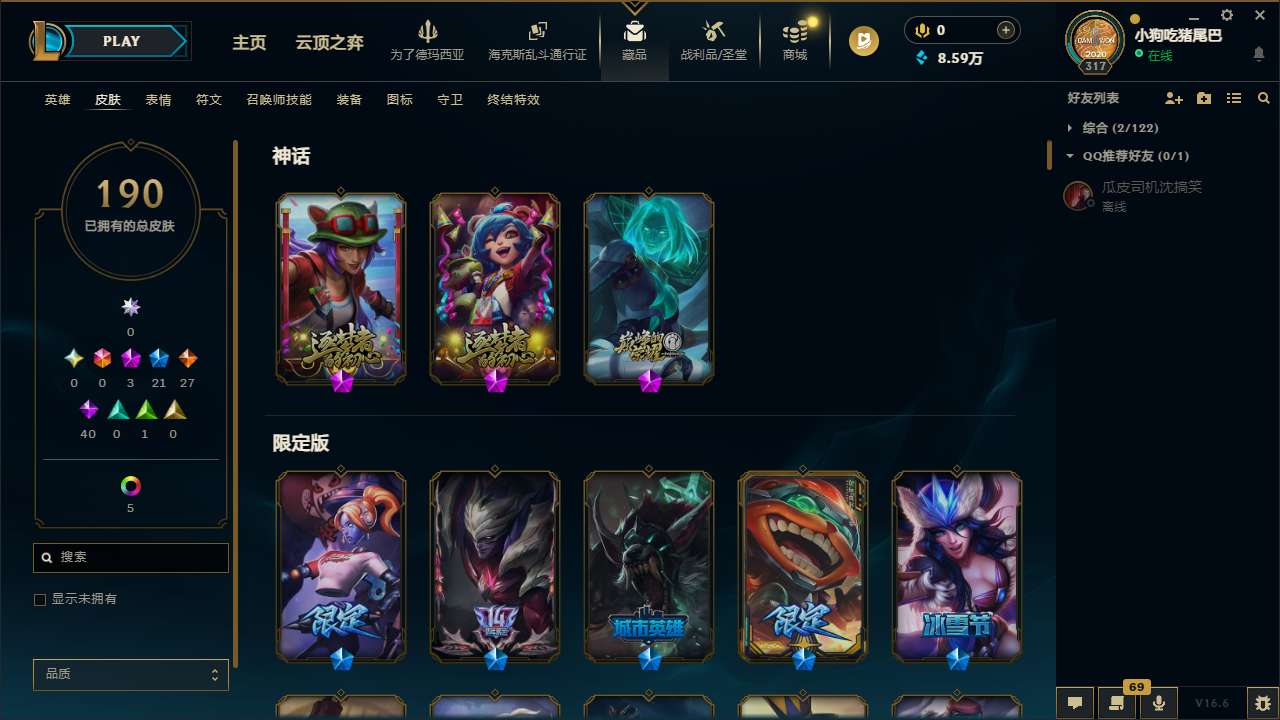Viewport: 1280px width, 720px height.
Task: Open the 海克斯乱斗通行证 page
Action: [537, 40]
